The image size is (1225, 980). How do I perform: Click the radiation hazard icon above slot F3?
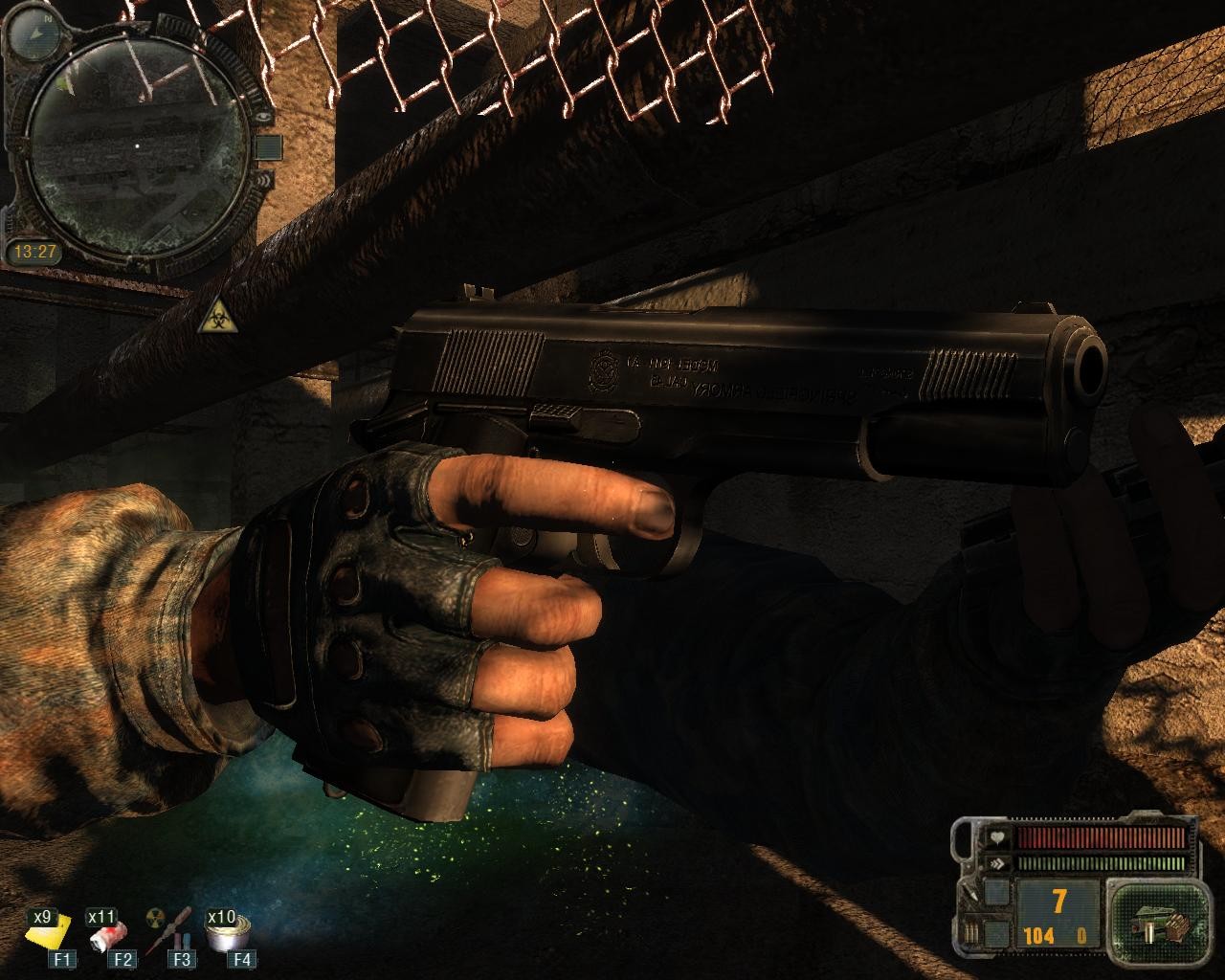point(153,914)
